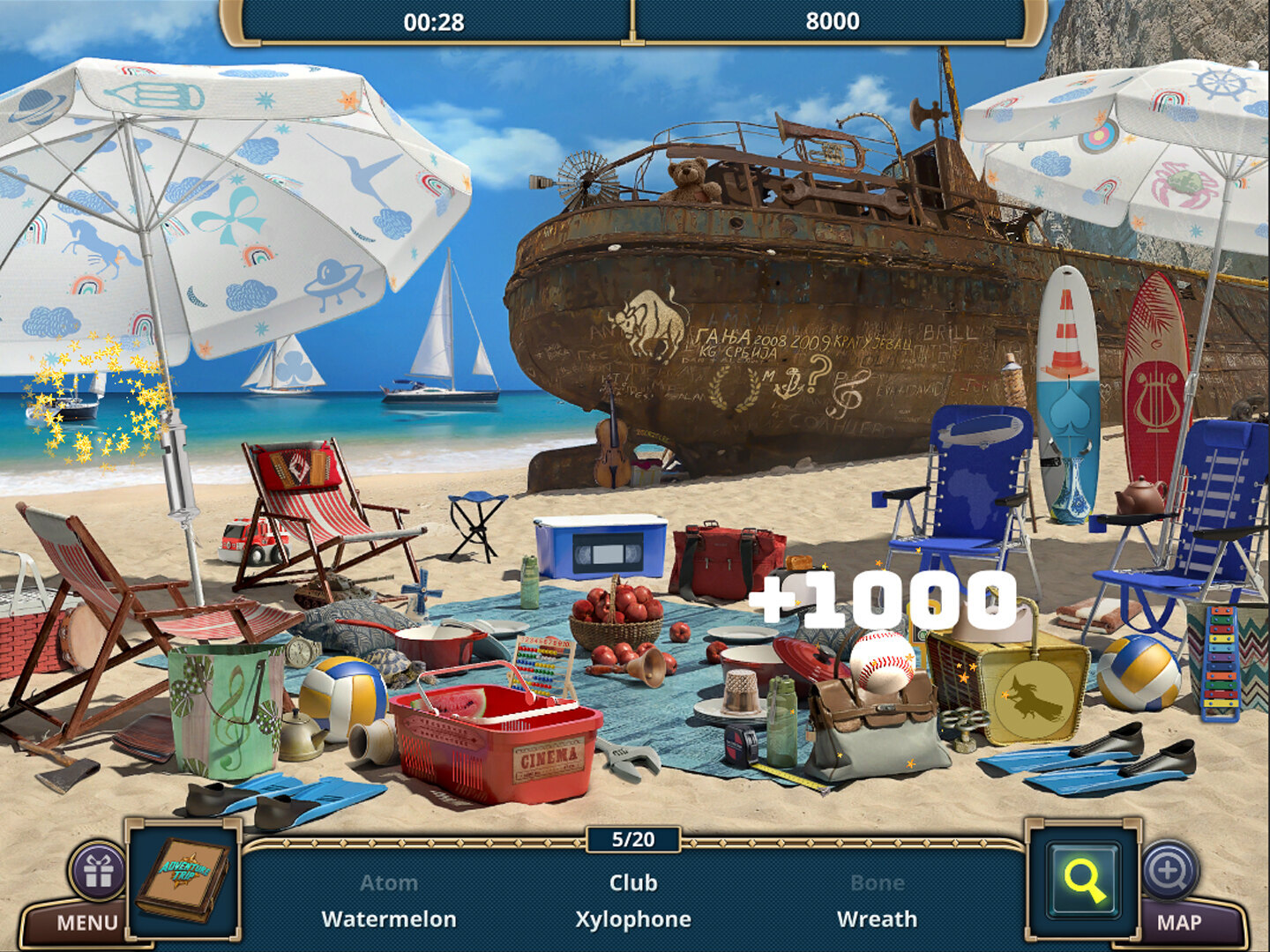Open the game Menu

tap(86, 923)
